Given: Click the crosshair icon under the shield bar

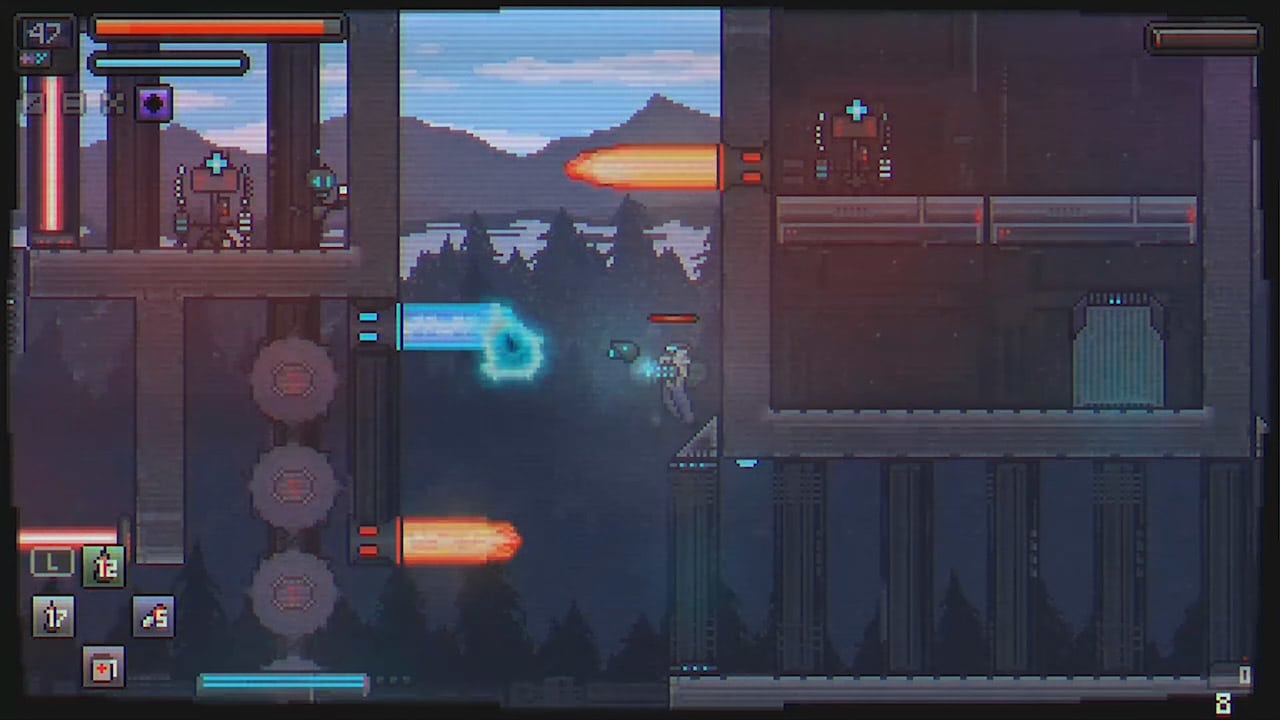Looking at the screenshot, I should [x=112, y=103].
